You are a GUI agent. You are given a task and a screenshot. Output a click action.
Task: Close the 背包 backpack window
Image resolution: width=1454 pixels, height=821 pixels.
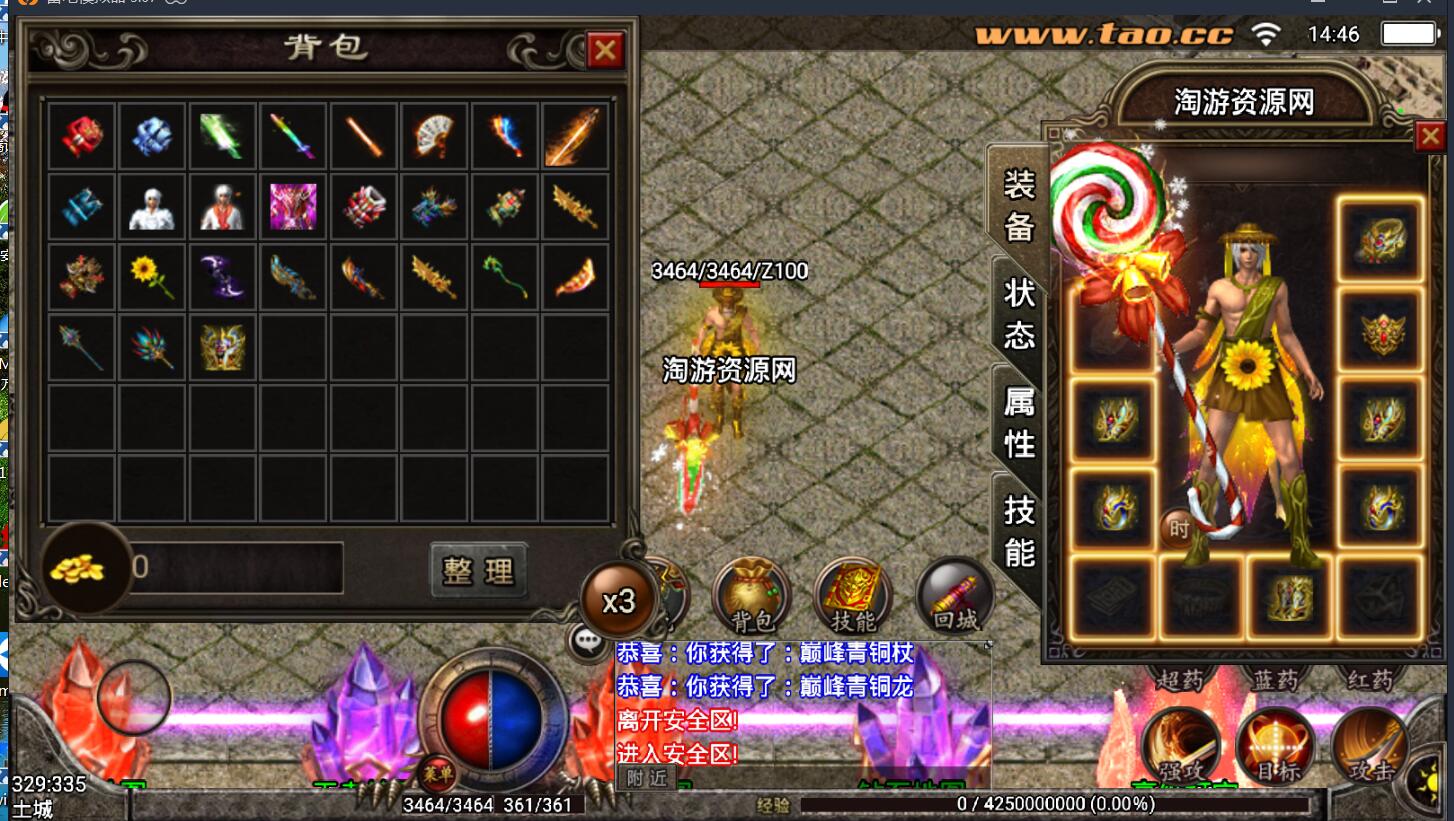pyautogui.click(x=604, y=50)
